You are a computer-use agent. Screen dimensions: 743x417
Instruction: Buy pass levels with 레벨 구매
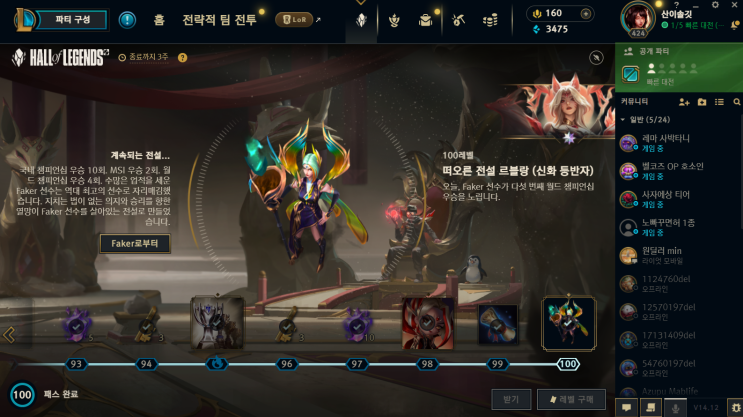(x=571, y=399)
